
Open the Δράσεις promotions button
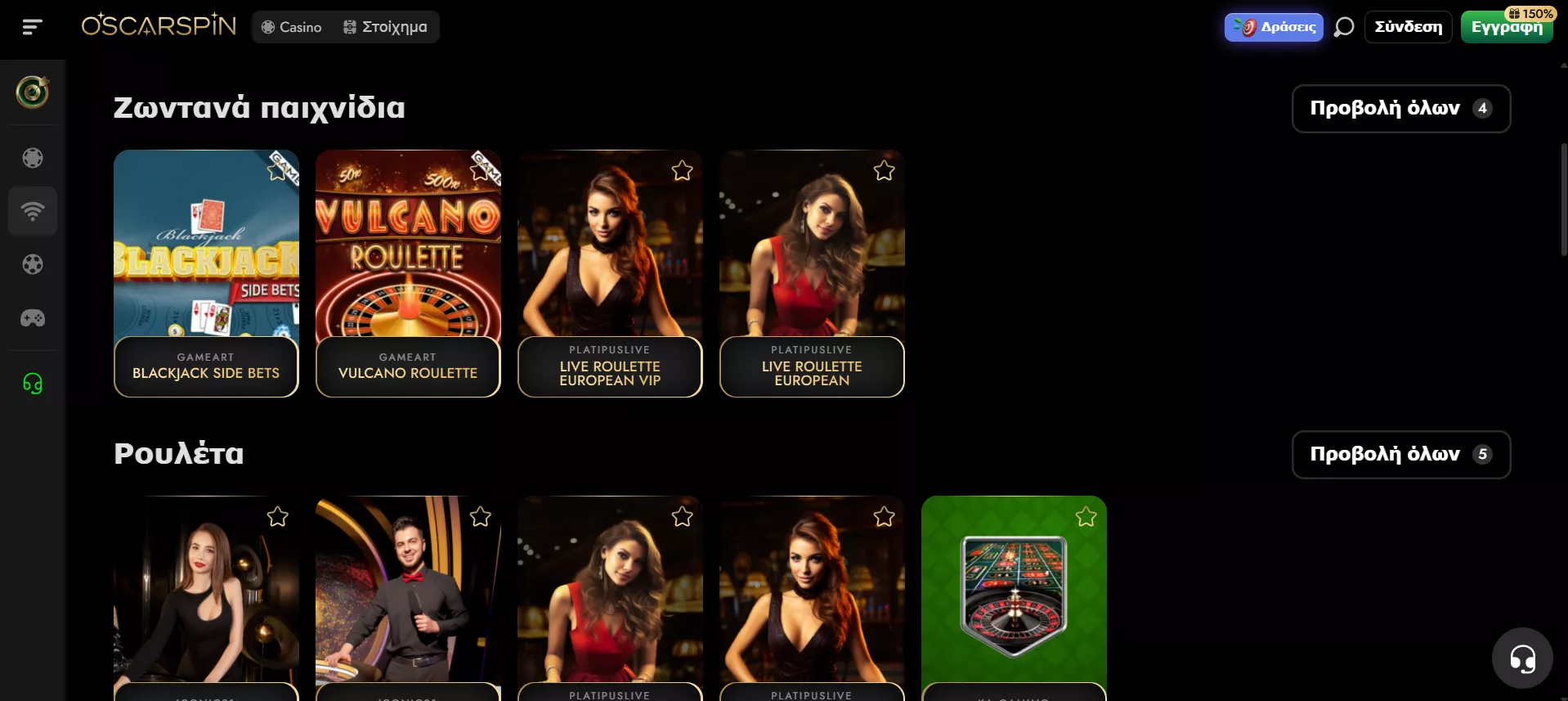1274,27
